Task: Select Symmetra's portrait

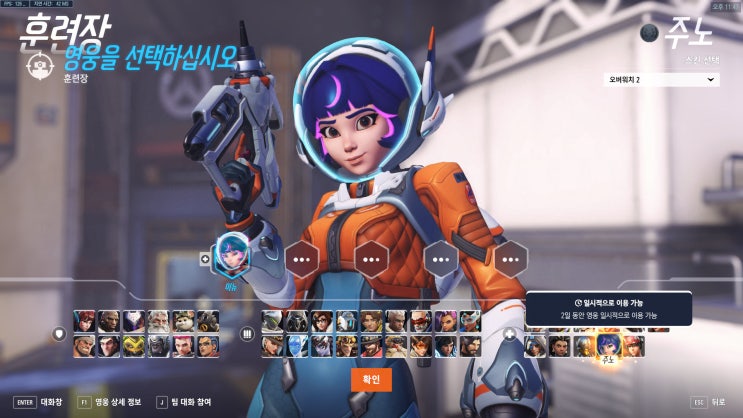Action: [470, 321]
